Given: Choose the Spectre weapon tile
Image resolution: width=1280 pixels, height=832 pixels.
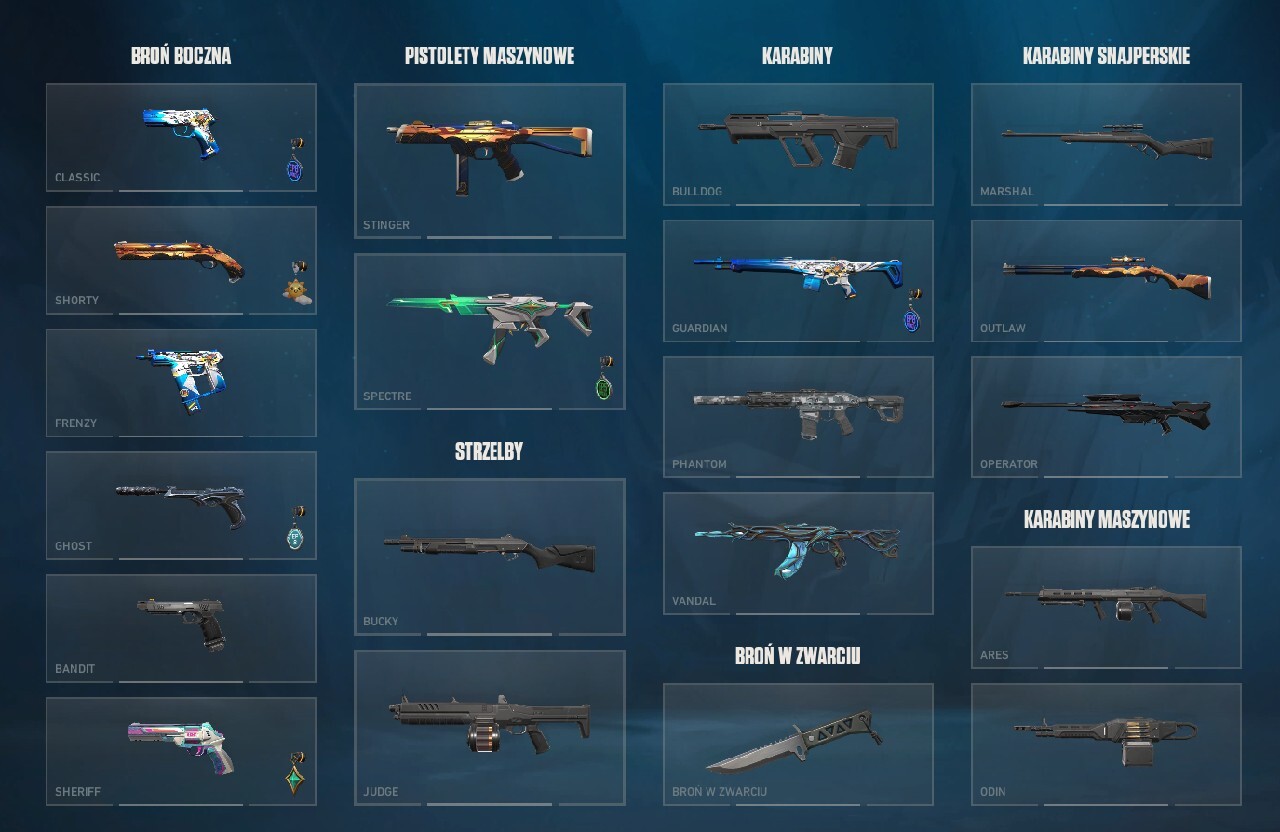Looking at the screenshot, I should point(489,331).
